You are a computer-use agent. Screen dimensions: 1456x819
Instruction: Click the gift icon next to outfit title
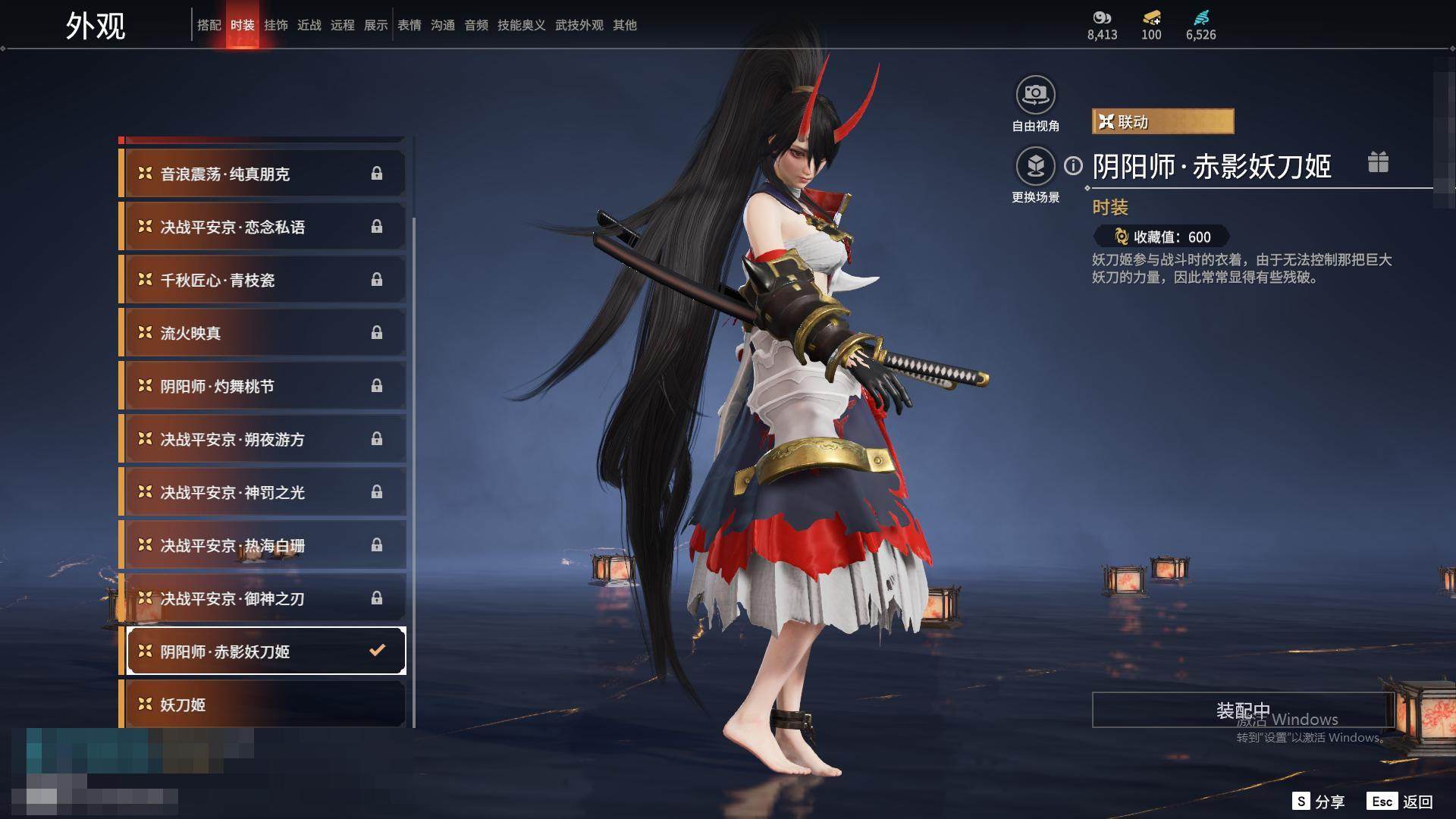point(1378,162)
